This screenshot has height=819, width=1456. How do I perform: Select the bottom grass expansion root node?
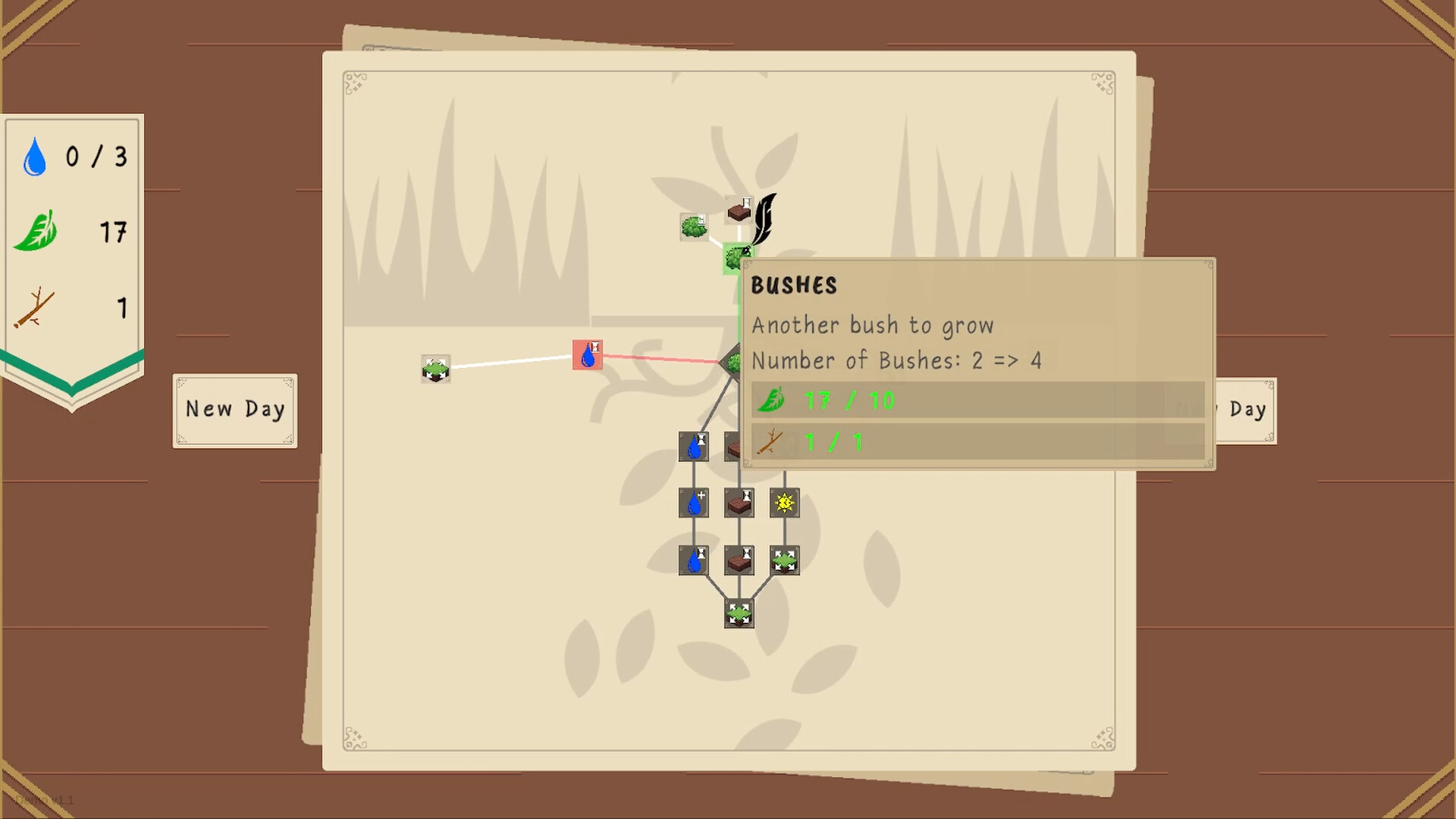[x=738, y=614]
